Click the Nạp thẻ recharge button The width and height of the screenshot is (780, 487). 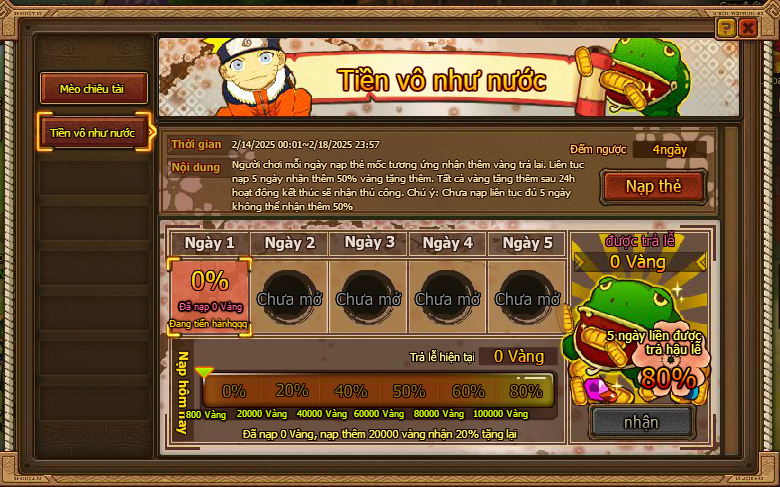click(652, 186)
